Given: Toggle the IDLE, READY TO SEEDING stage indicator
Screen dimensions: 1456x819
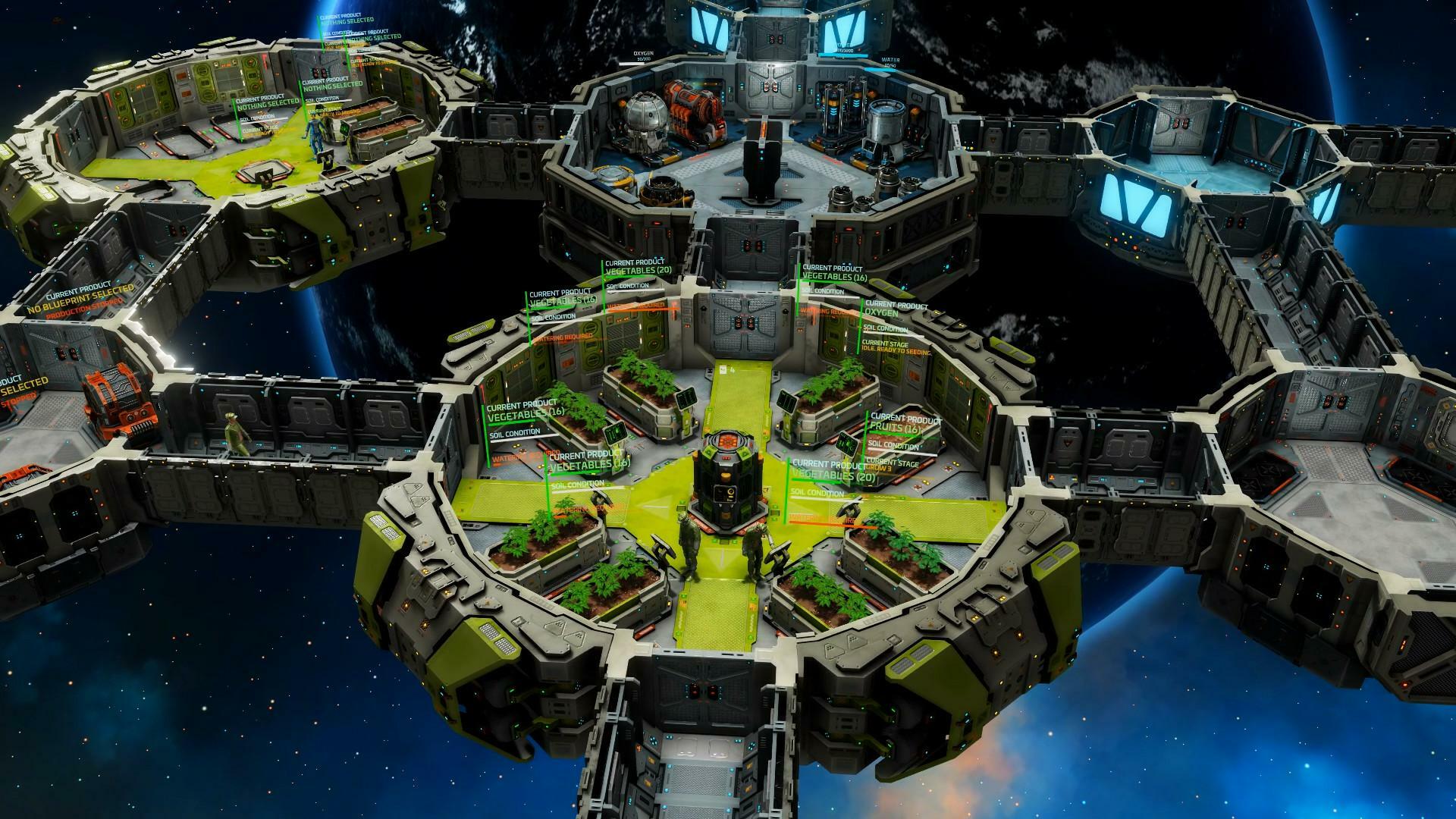Looking at the screenshot, I should (896, 350).
